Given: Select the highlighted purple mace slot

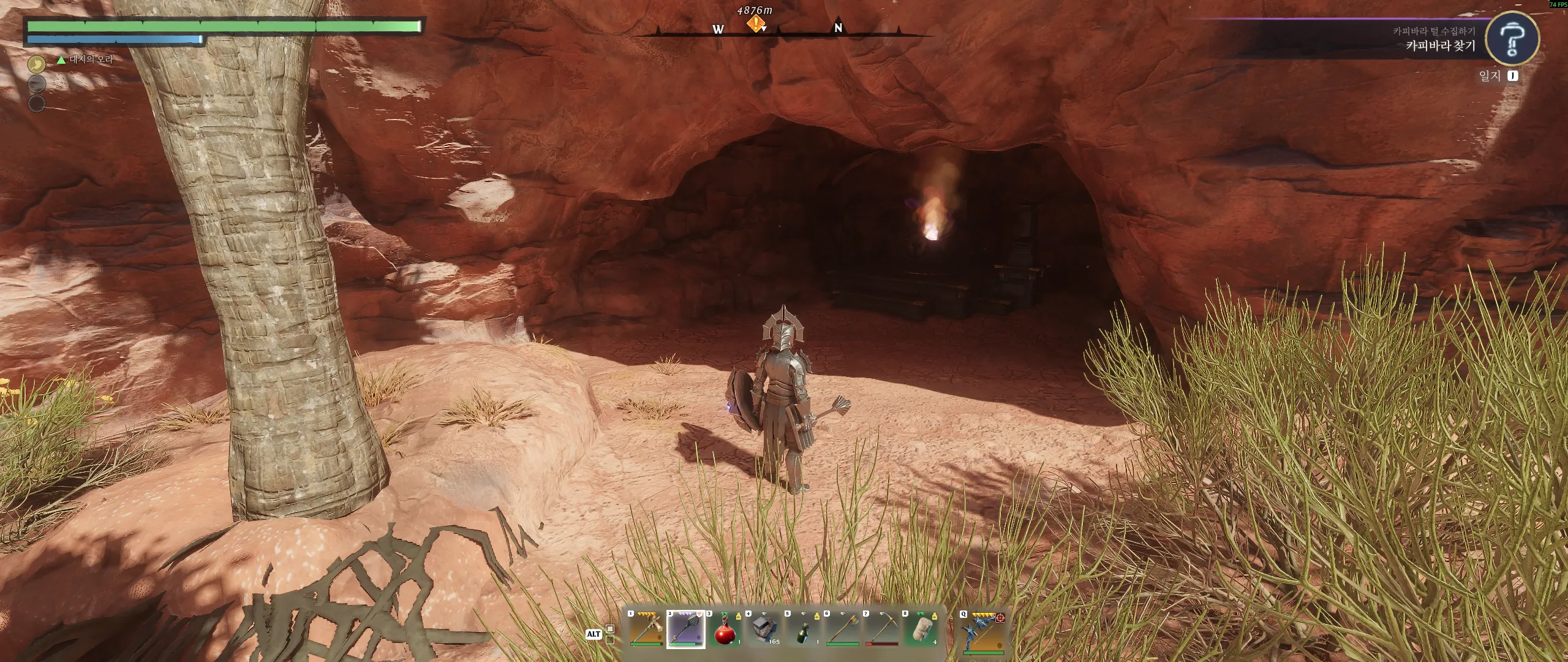Looking at the screenshot, I should click(686, 630).
